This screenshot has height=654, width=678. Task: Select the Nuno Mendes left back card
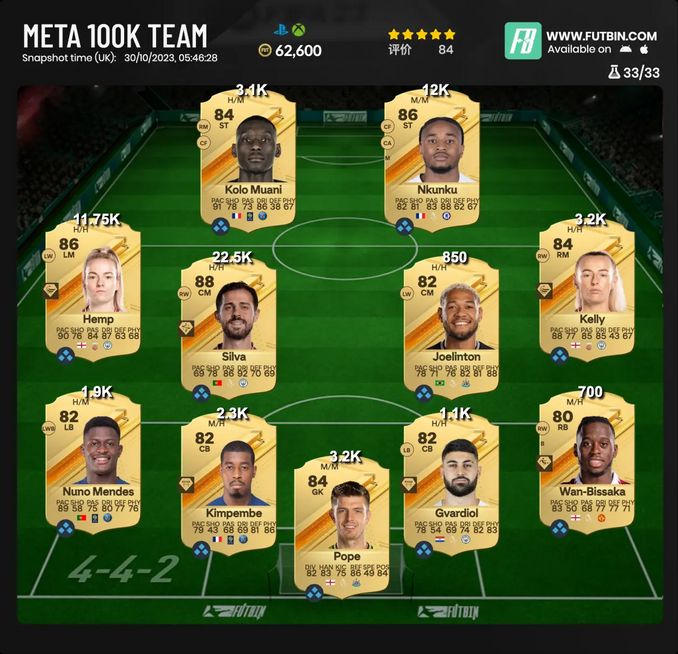pyautogui.click(x=91, y=460)
